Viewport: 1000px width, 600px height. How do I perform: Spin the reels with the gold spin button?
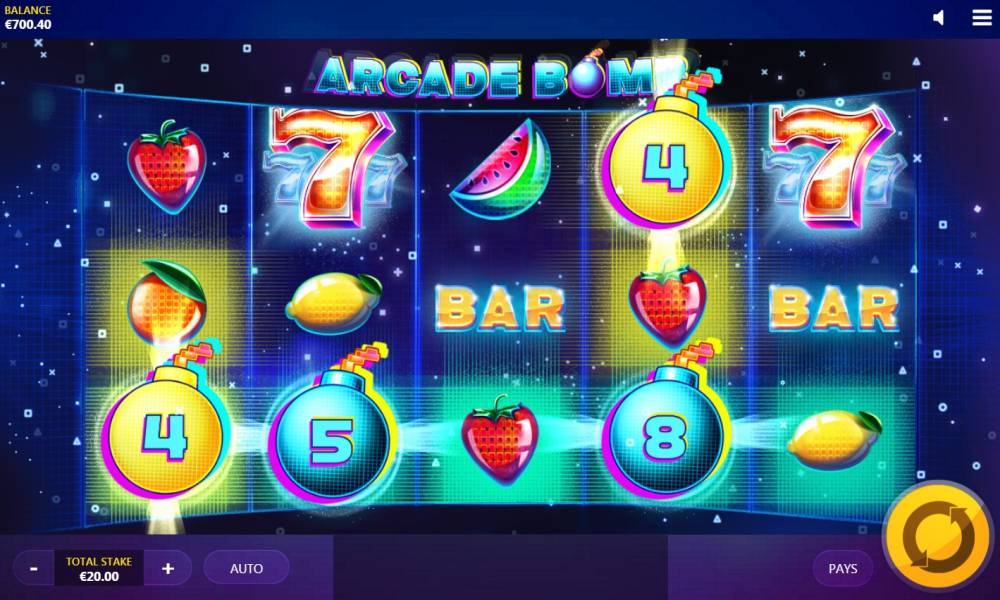pos(938,538)
